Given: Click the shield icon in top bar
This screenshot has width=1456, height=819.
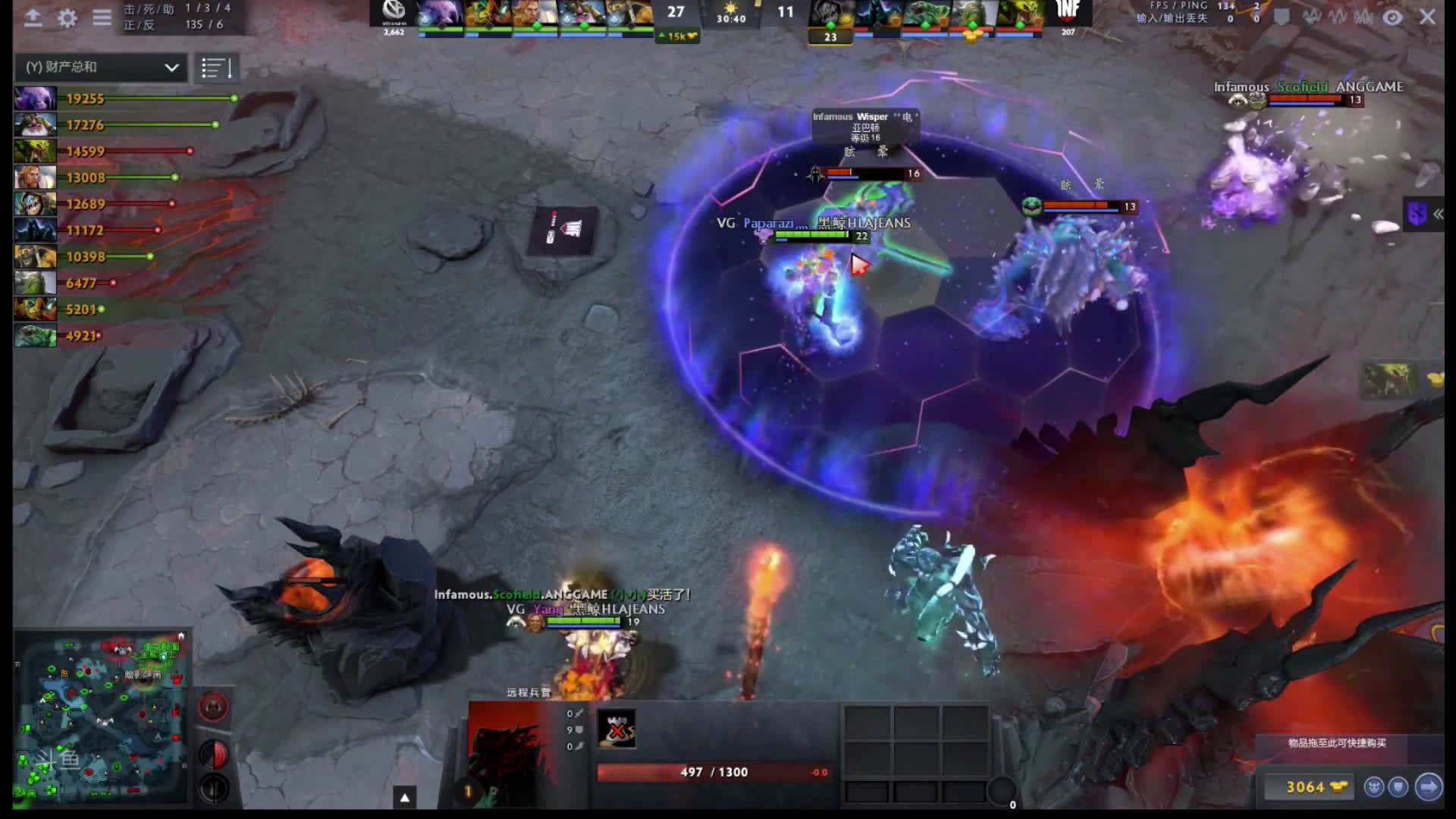Looking at the screenshot, I should click(x=1282, y=17).
